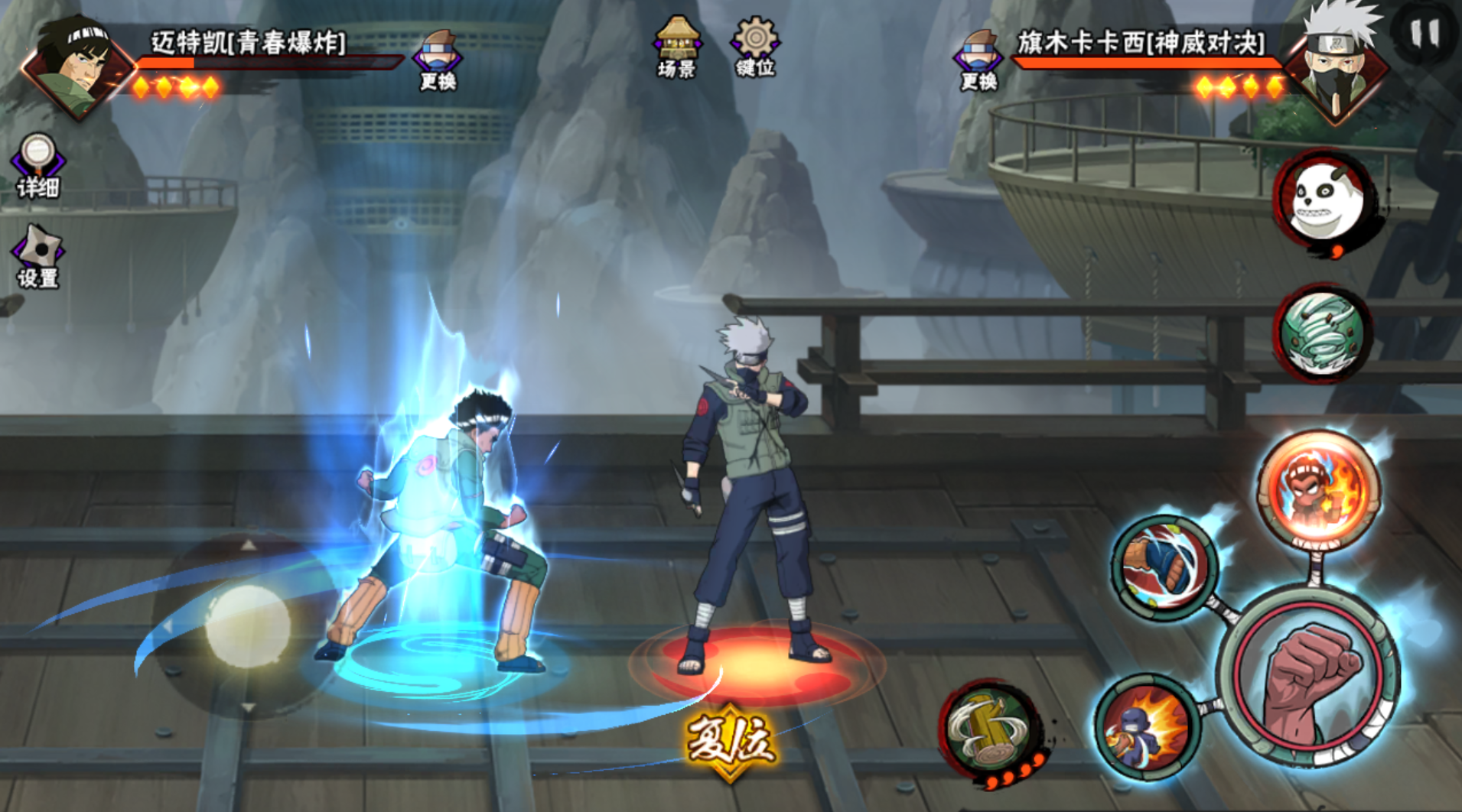1462x812 pixels.
Task: Swap Kakashi using the right 更换 button
Action: click(978, 59)
